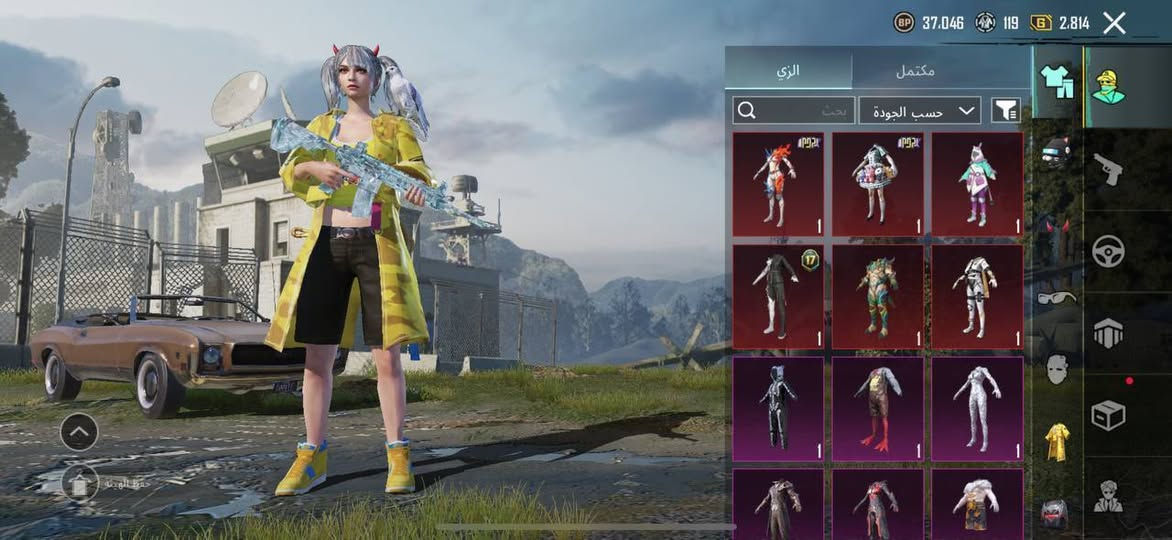Select the green and gold armored outfit
The width and height of the screenshot is (1172, 540).
(x=877, y=296)
